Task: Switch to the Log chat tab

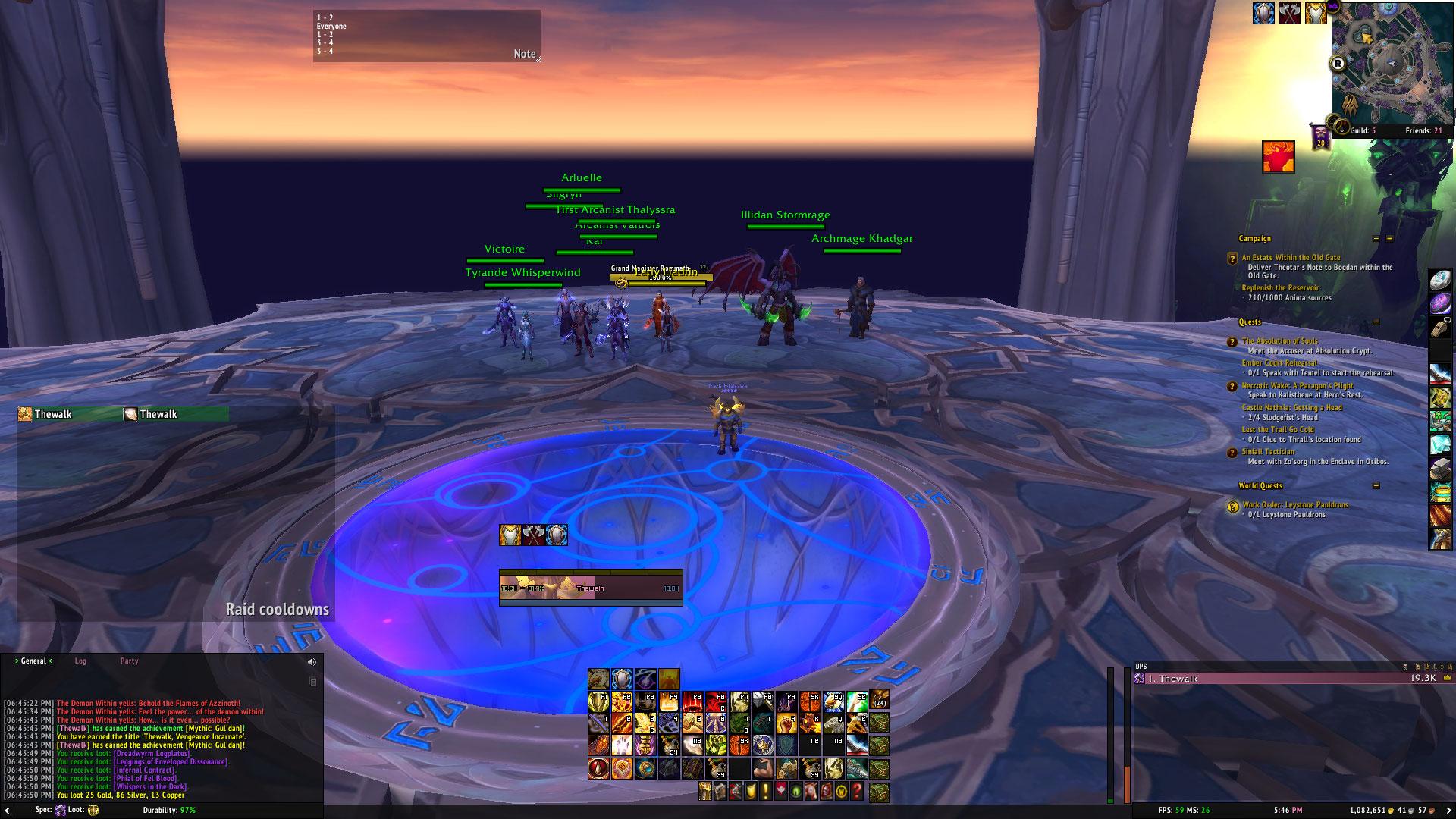Action: [80, 661]
